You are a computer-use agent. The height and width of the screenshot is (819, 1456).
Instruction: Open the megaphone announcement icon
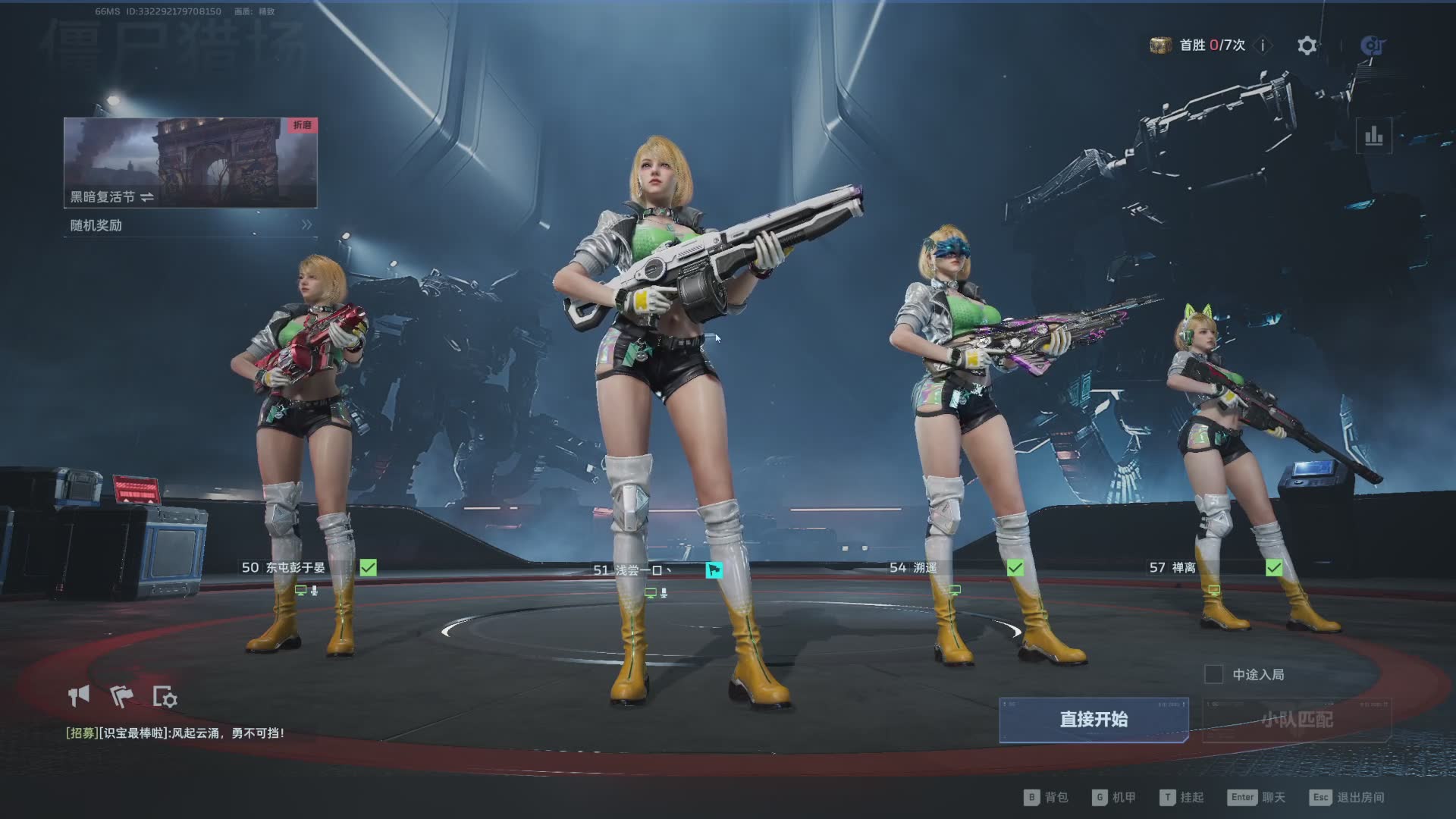[79, 695]
